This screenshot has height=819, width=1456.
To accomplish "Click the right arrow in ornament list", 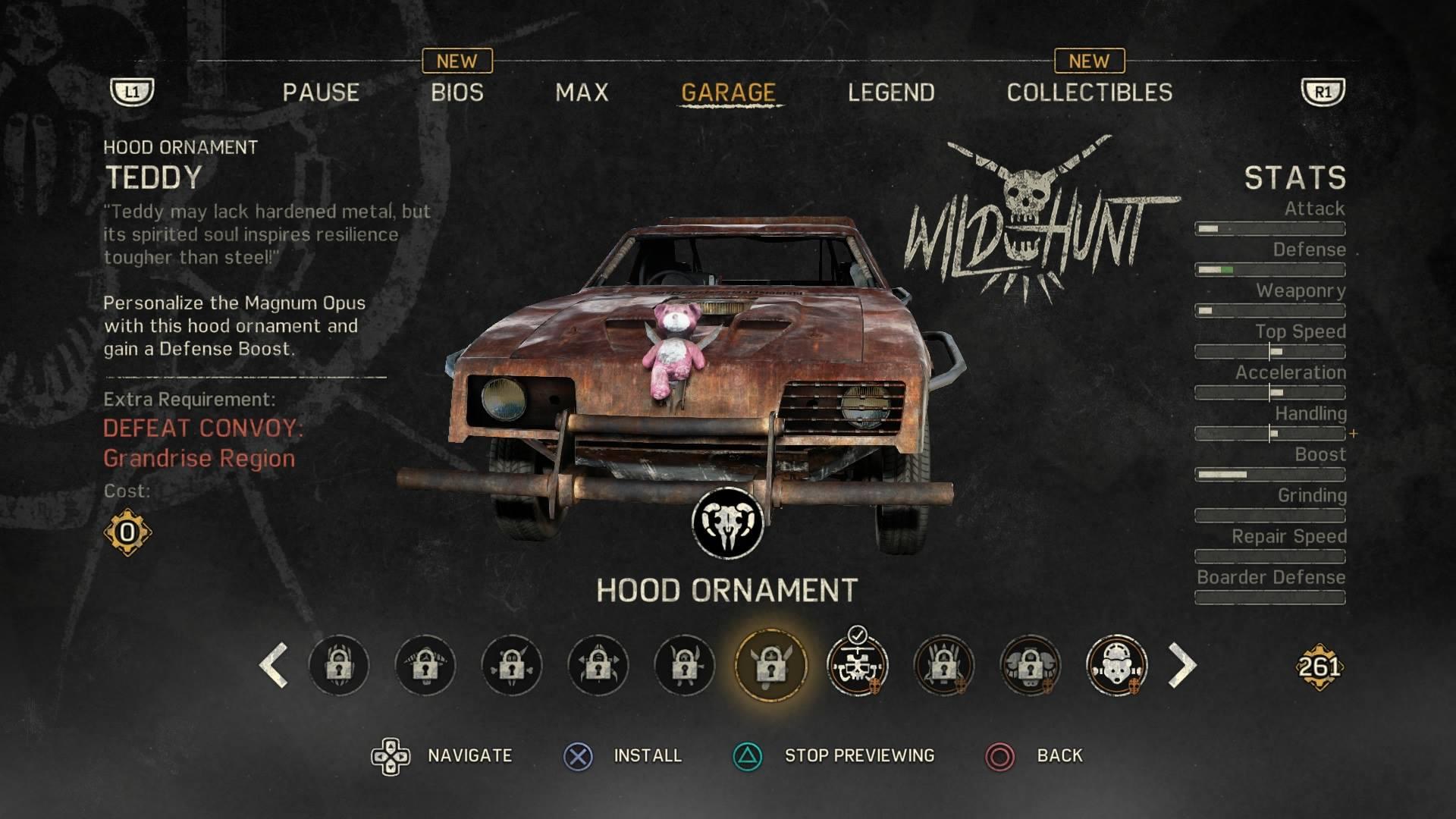I will (1181, 666).
